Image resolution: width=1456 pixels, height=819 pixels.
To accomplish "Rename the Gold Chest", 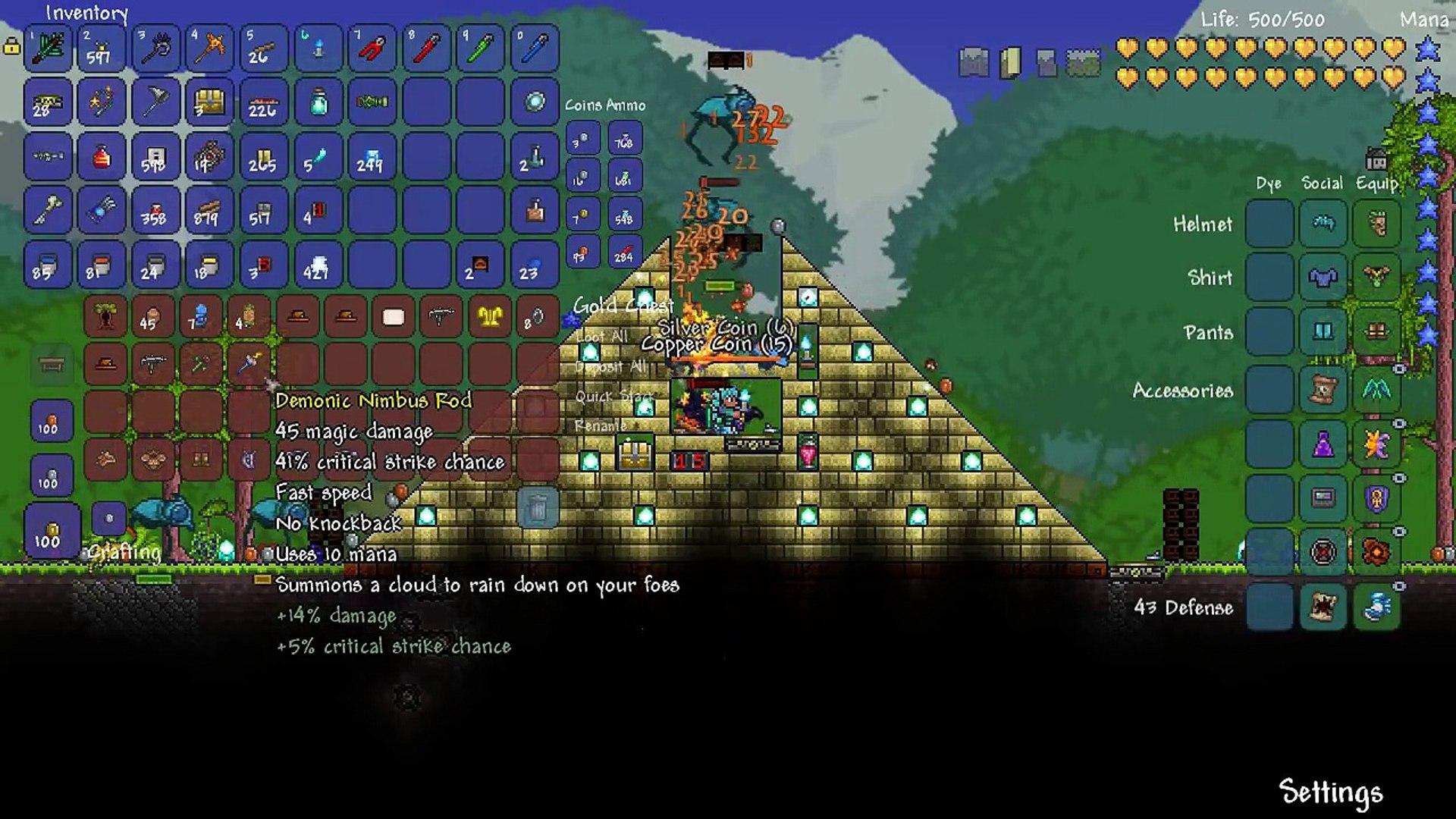I will pos(600,425).
